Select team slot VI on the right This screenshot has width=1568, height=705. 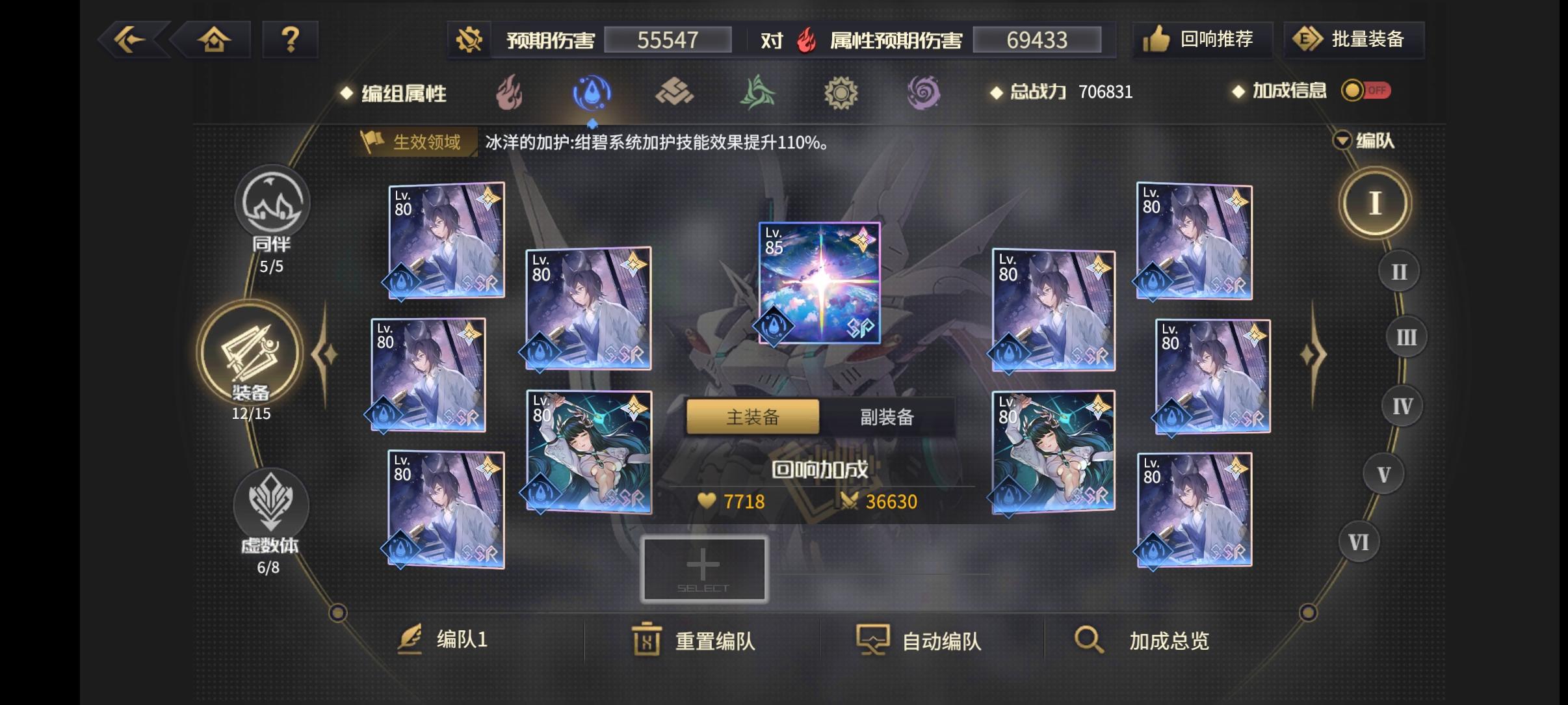click(x=1360, y=541)
